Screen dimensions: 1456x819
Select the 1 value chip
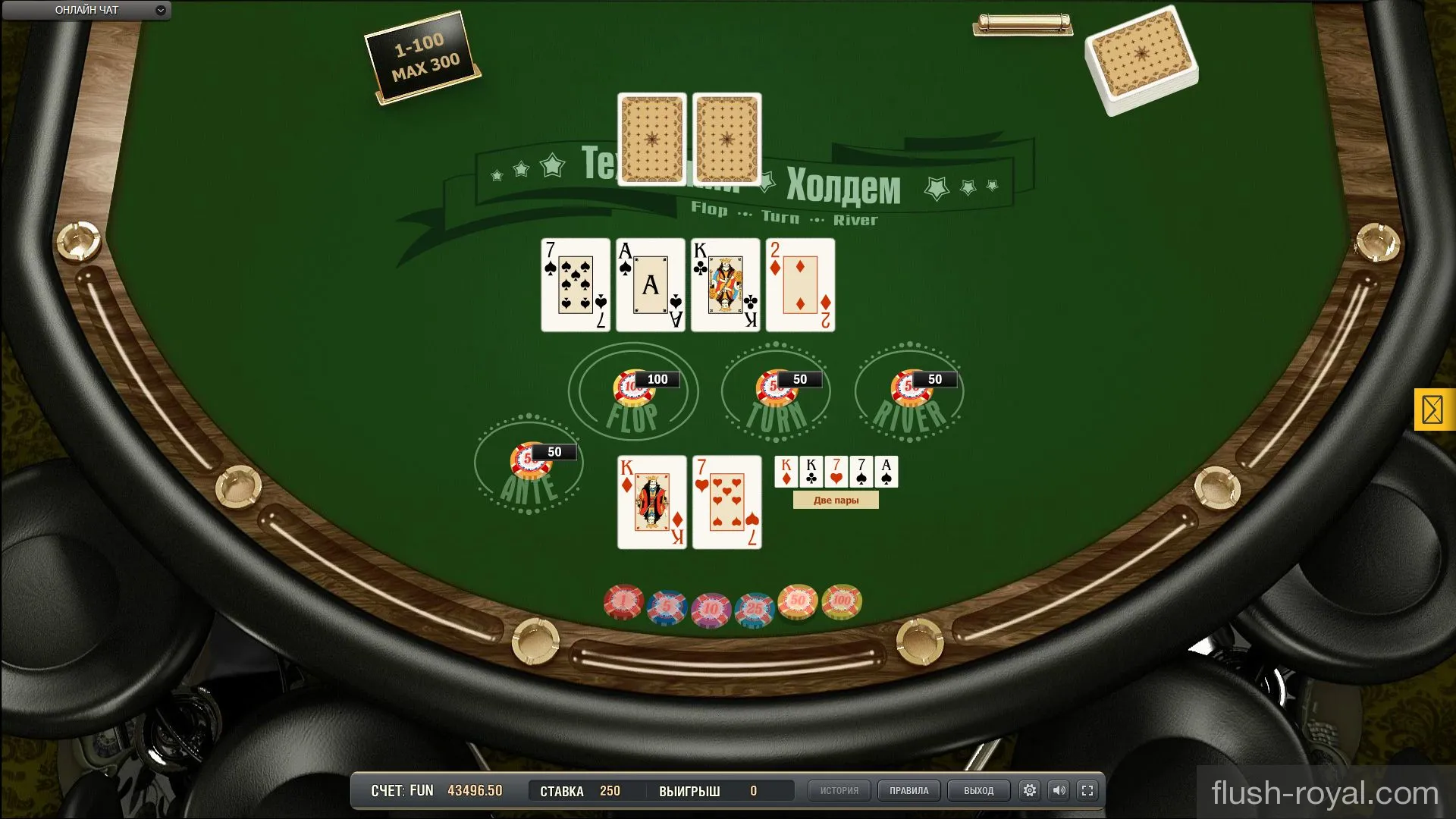coord(623,603)
